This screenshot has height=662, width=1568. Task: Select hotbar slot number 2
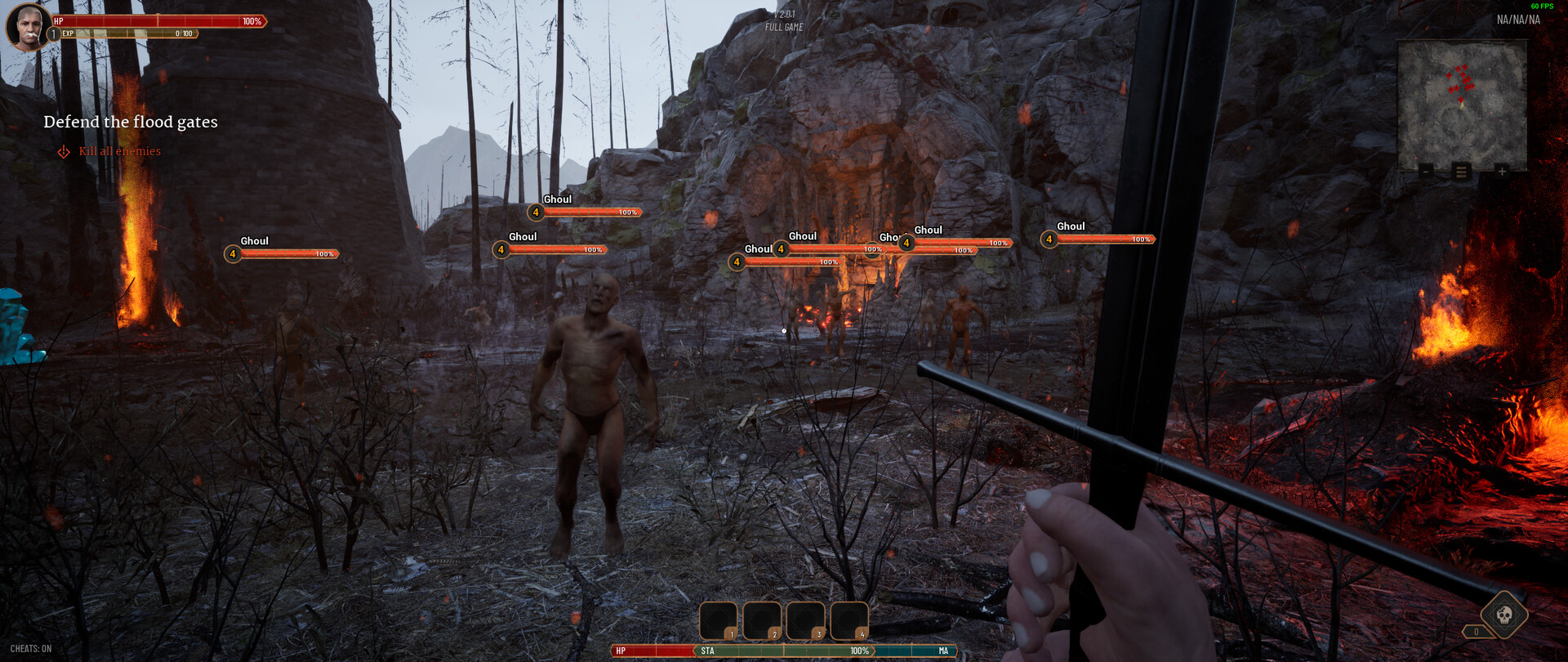(x=762, y=621)
